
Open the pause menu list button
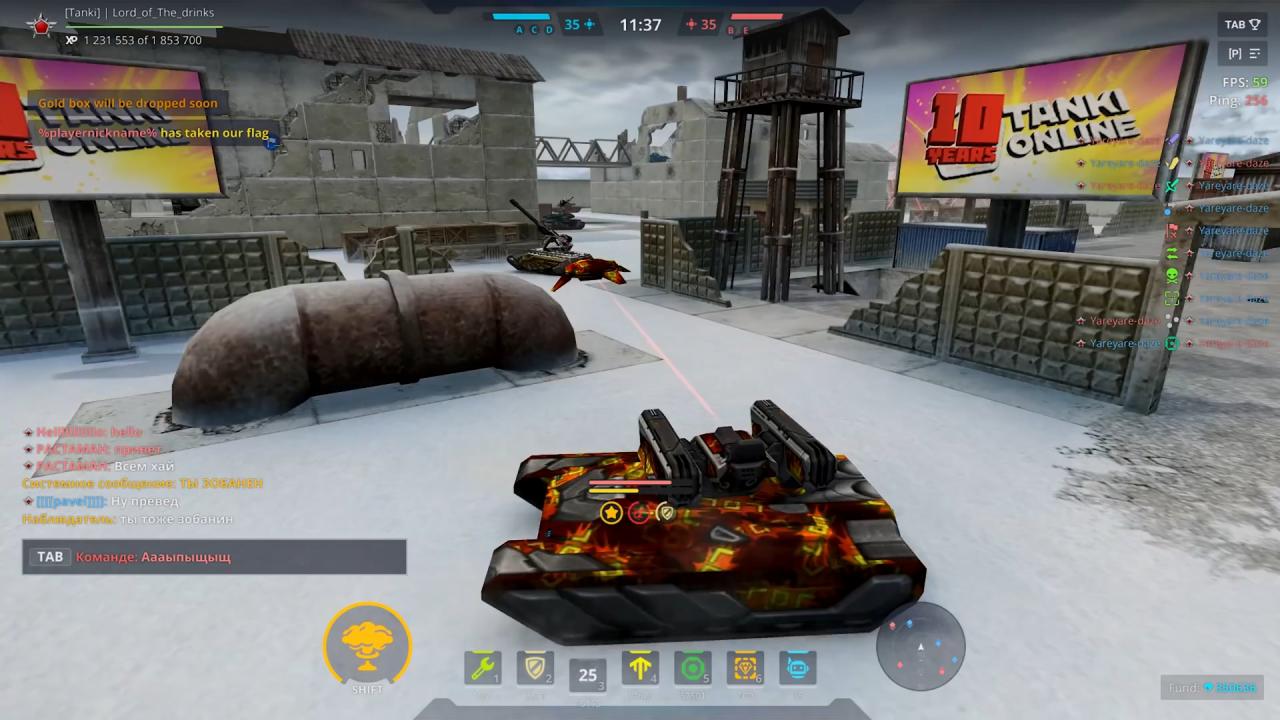coord(1243,54)
